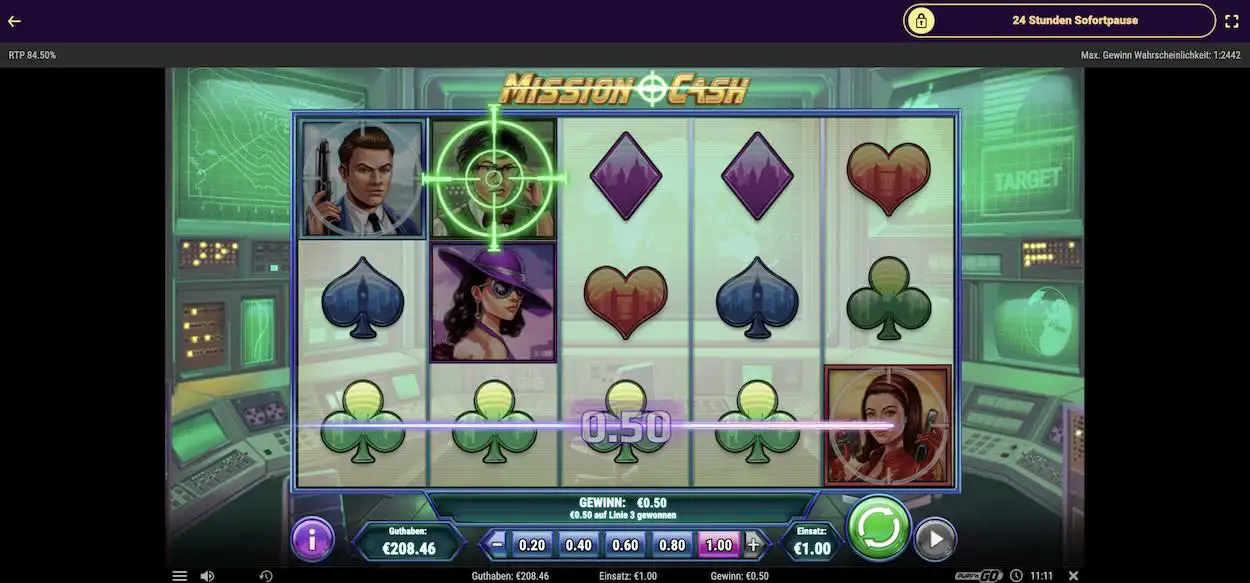Set bet to 0.20
The image size is (1250, 583).
click(x=532, y=545)
